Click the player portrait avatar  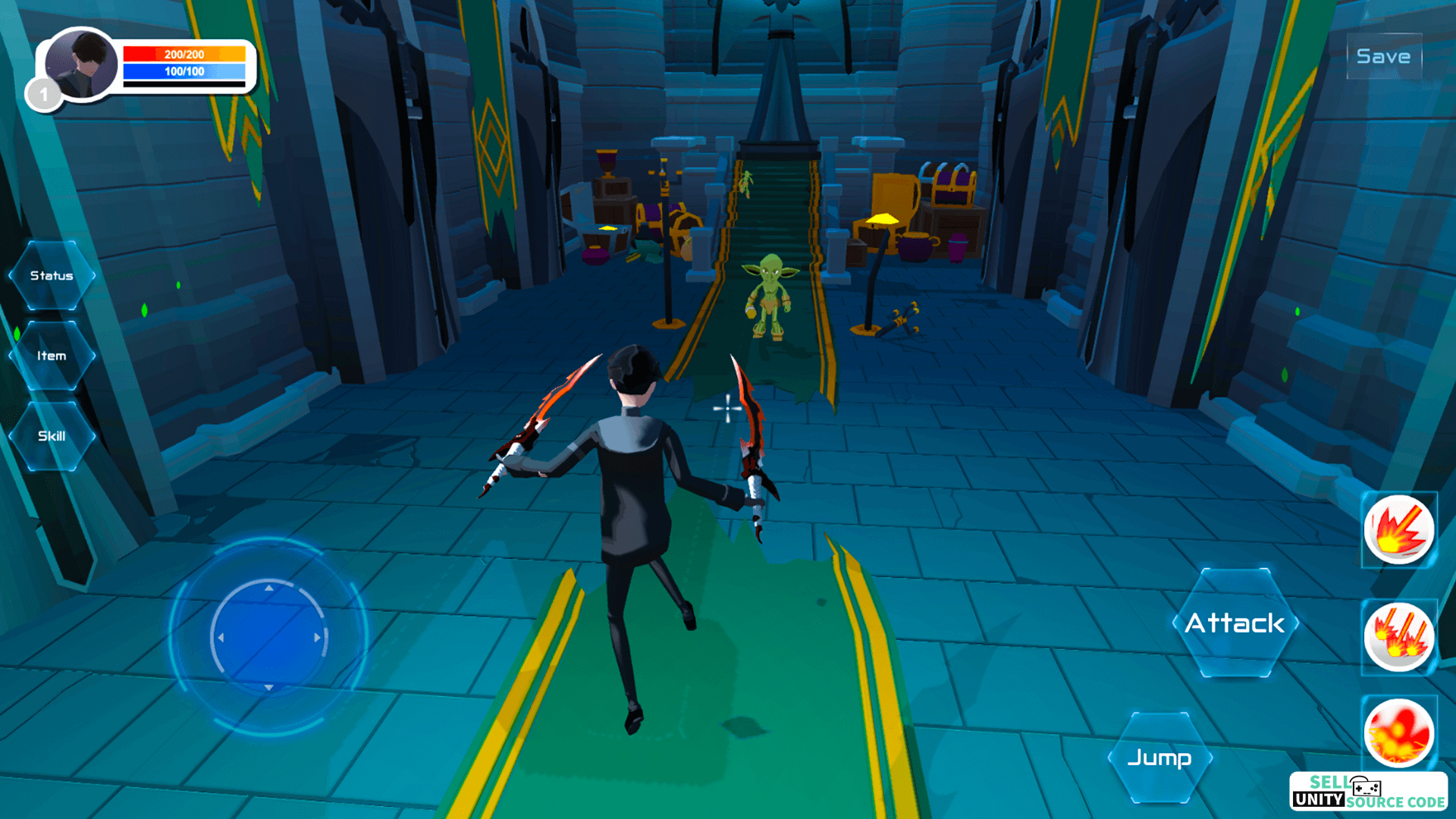point(81,65)
